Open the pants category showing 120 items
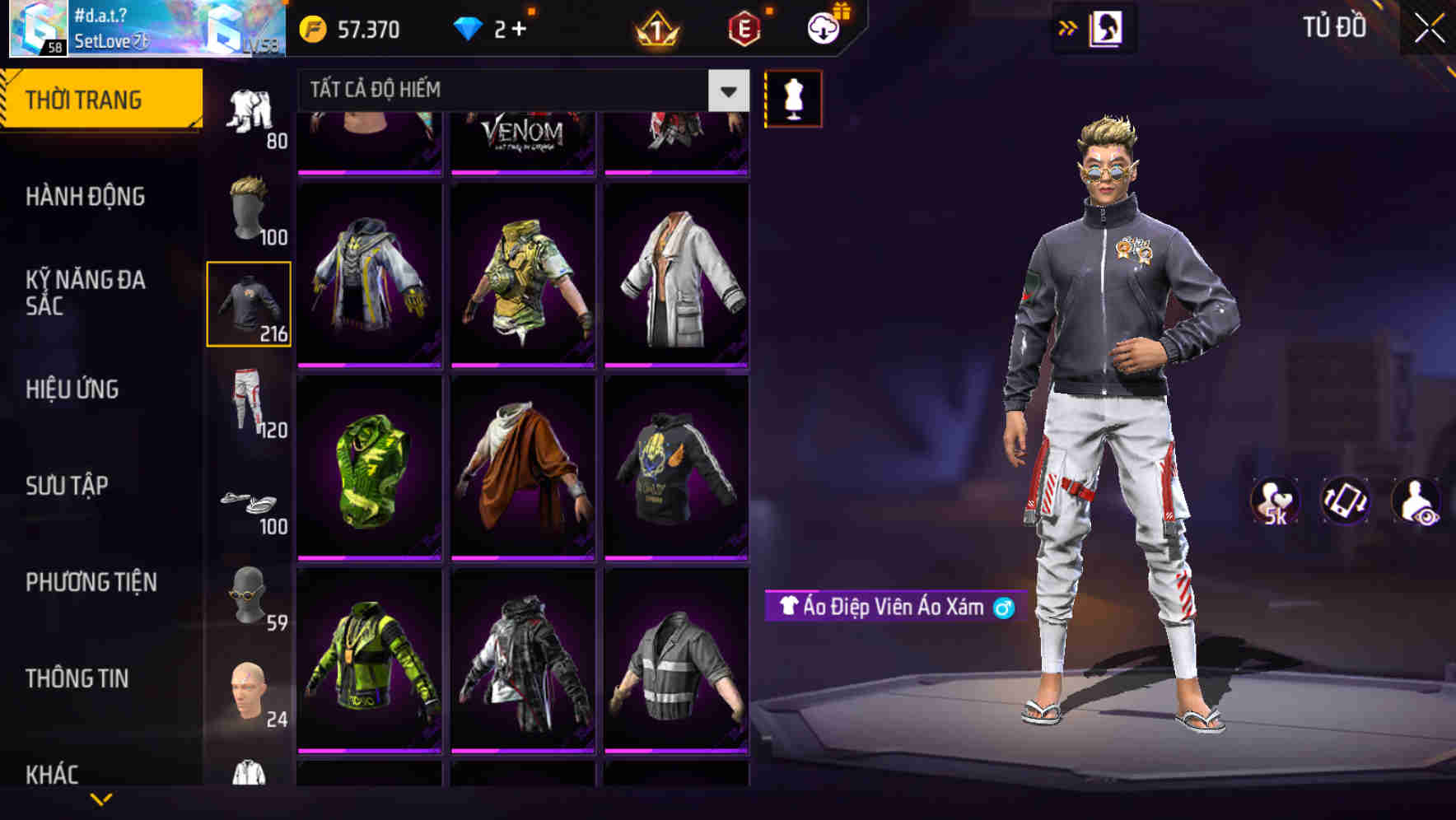The image size is (1456, 820). [x=250, y=403]
